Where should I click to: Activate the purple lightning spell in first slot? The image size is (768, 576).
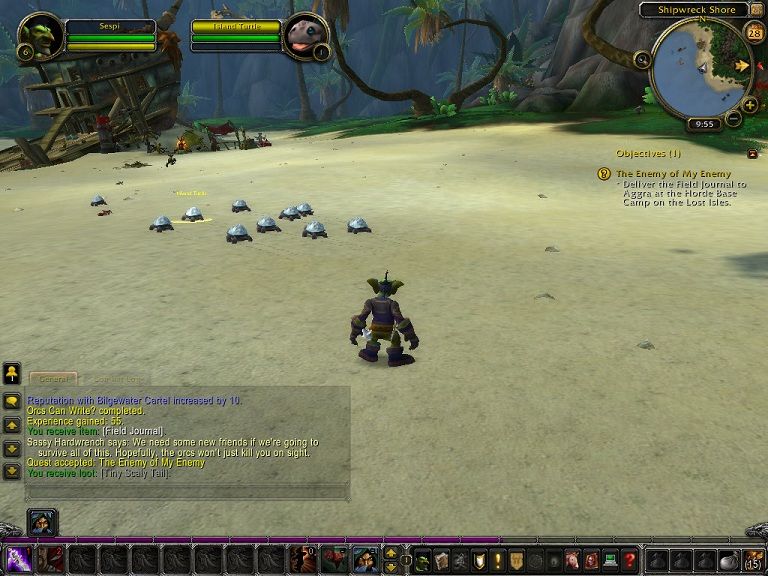(x=19, y=559)
